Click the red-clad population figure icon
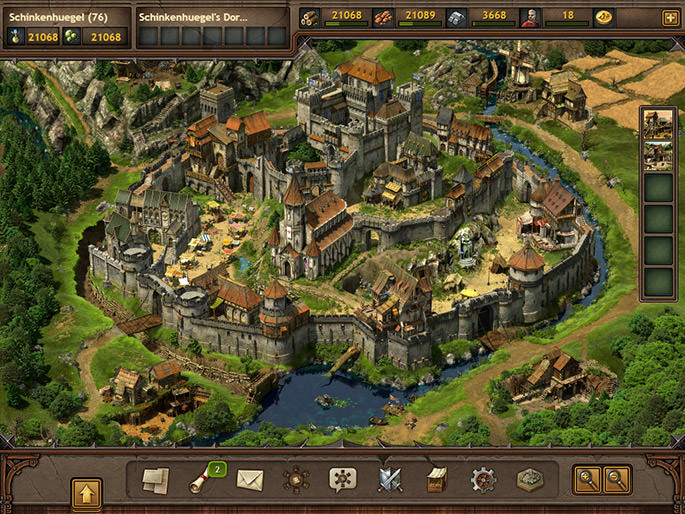This screenshot has height=514, width=685. [530, 17]
